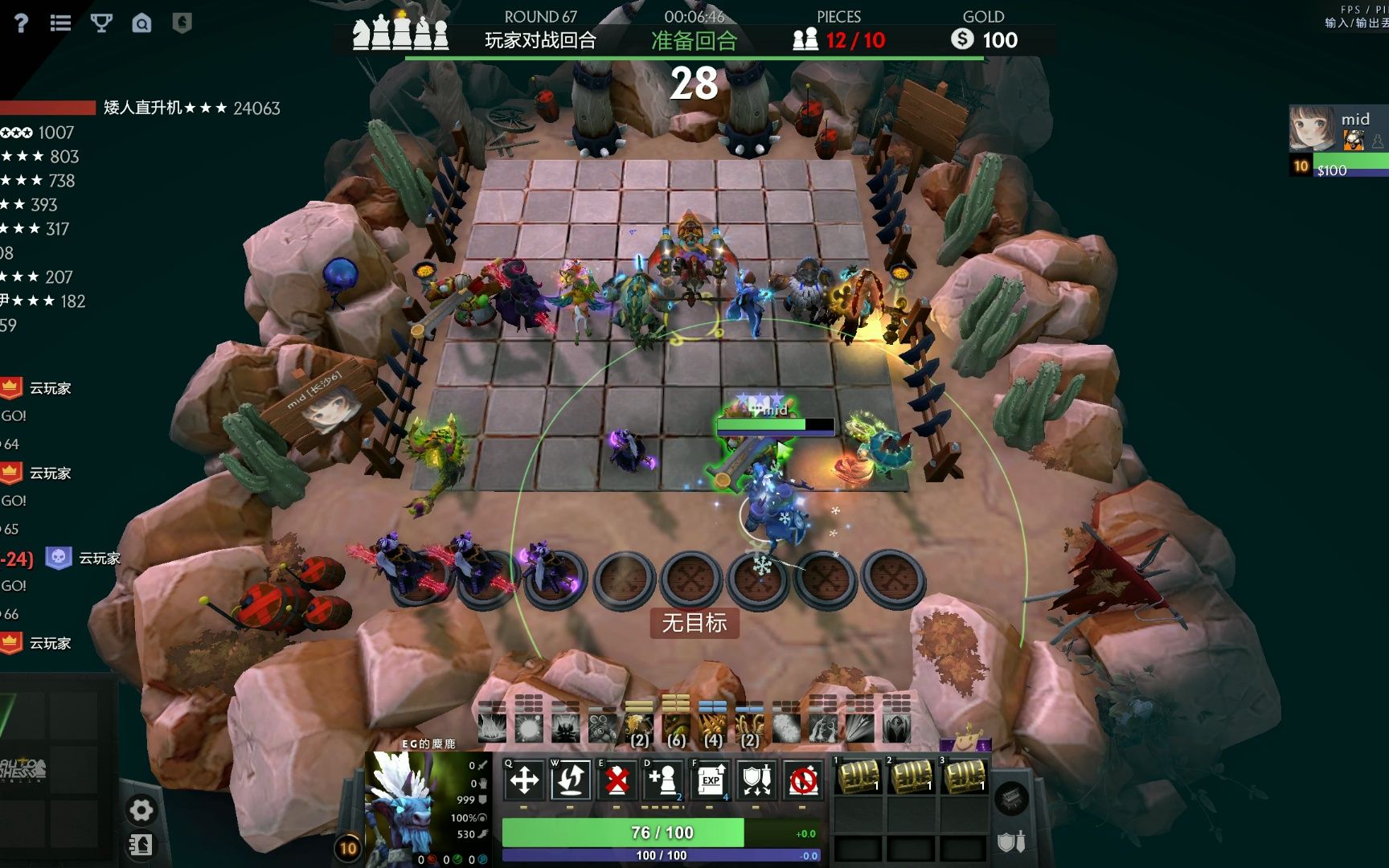Buy experience with the EXP ability

tap(710, 780)
